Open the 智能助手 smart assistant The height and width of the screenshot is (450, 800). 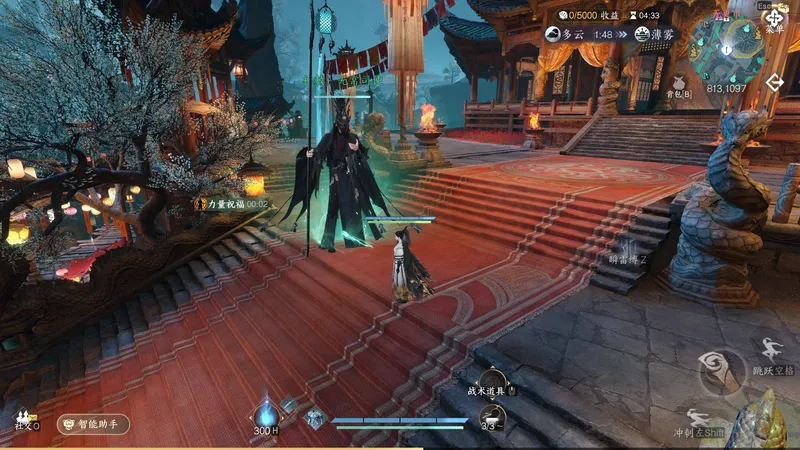[93, 425]
